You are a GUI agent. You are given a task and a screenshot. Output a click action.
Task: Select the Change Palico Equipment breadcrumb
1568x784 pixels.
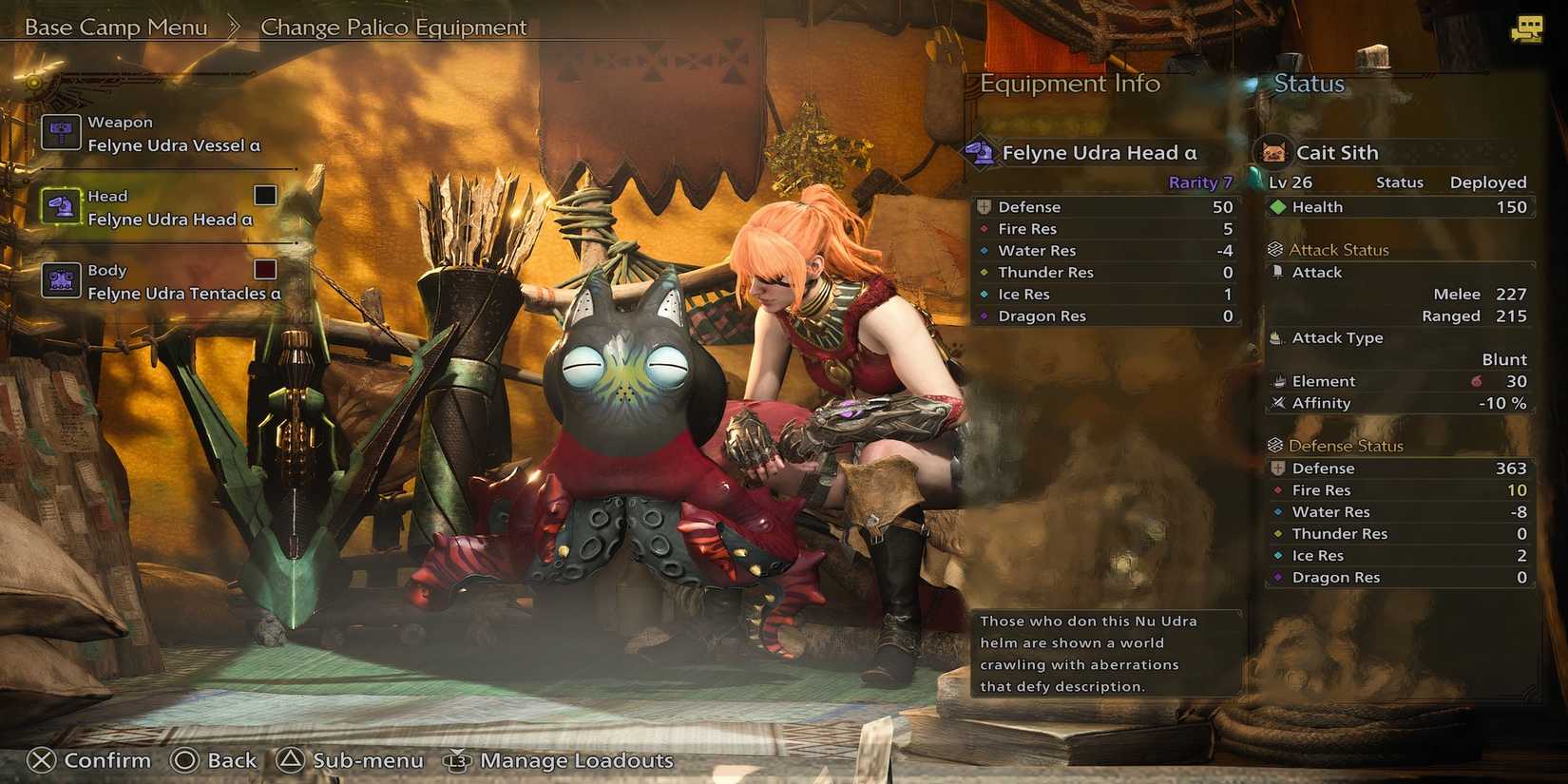click(394, 27)
